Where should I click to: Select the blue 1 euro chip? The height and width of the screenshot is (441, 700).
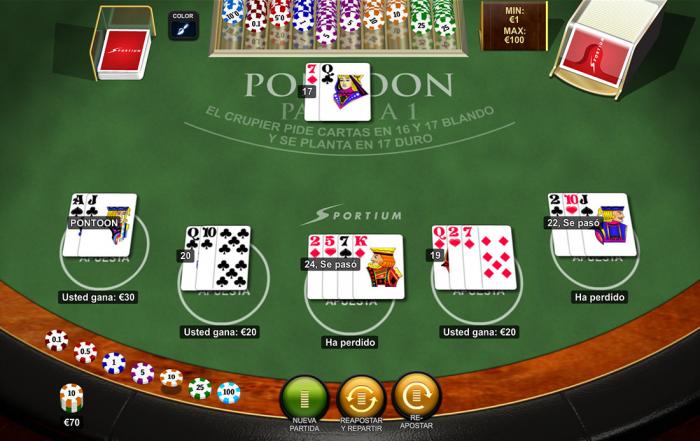click(113, 362)
